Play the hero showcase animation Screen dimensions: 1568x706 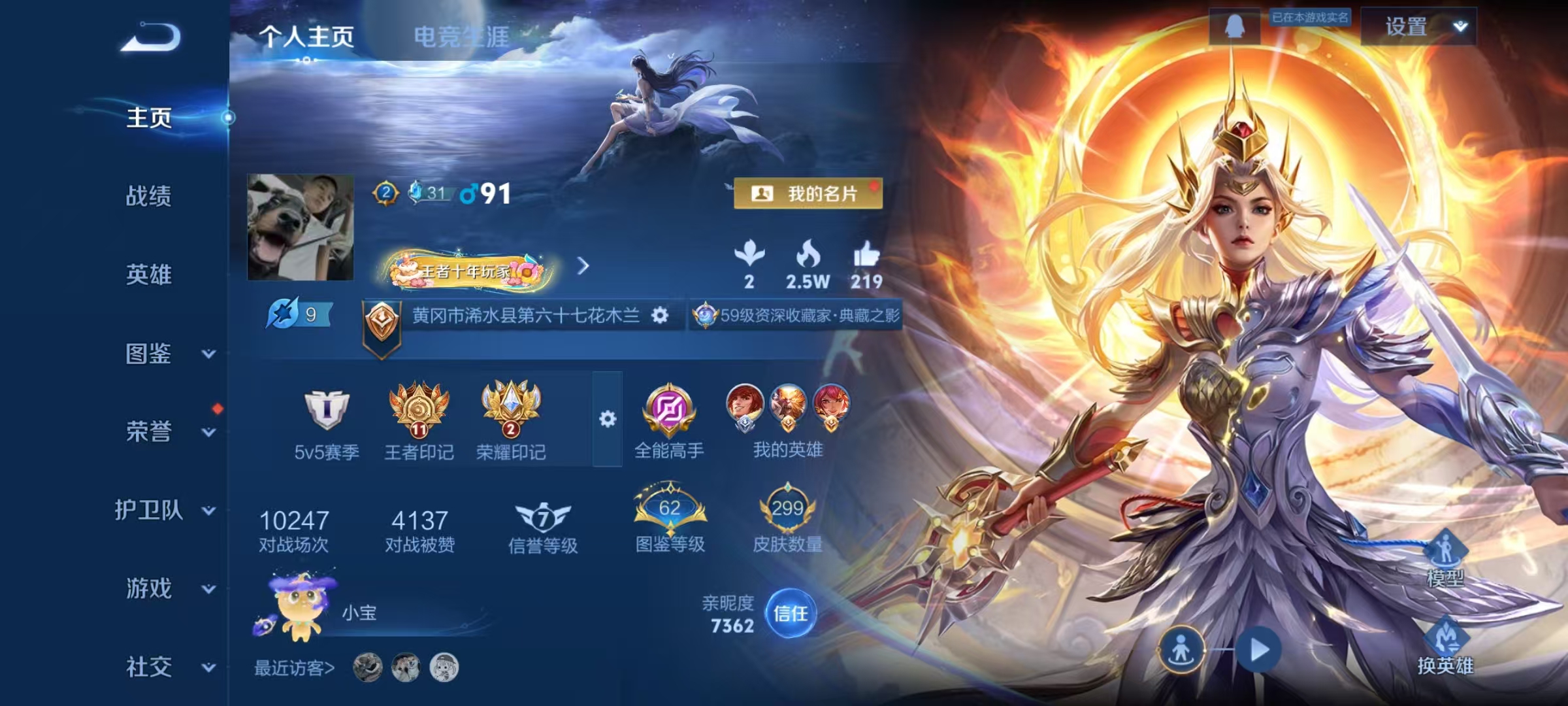click(x=1258, y=650)
